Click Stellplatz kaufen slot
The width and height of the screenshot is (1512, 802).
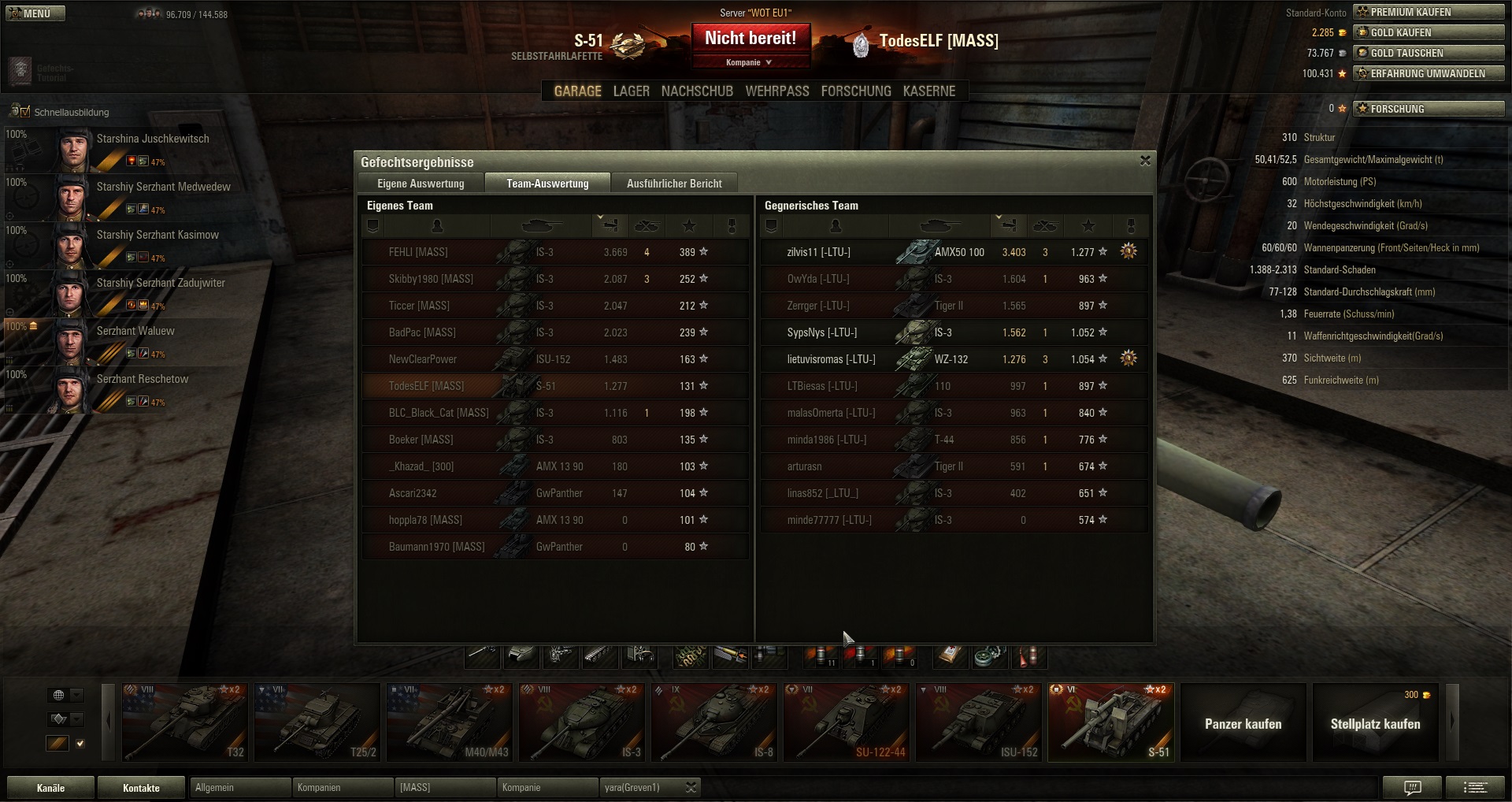tap(1375, 723)
